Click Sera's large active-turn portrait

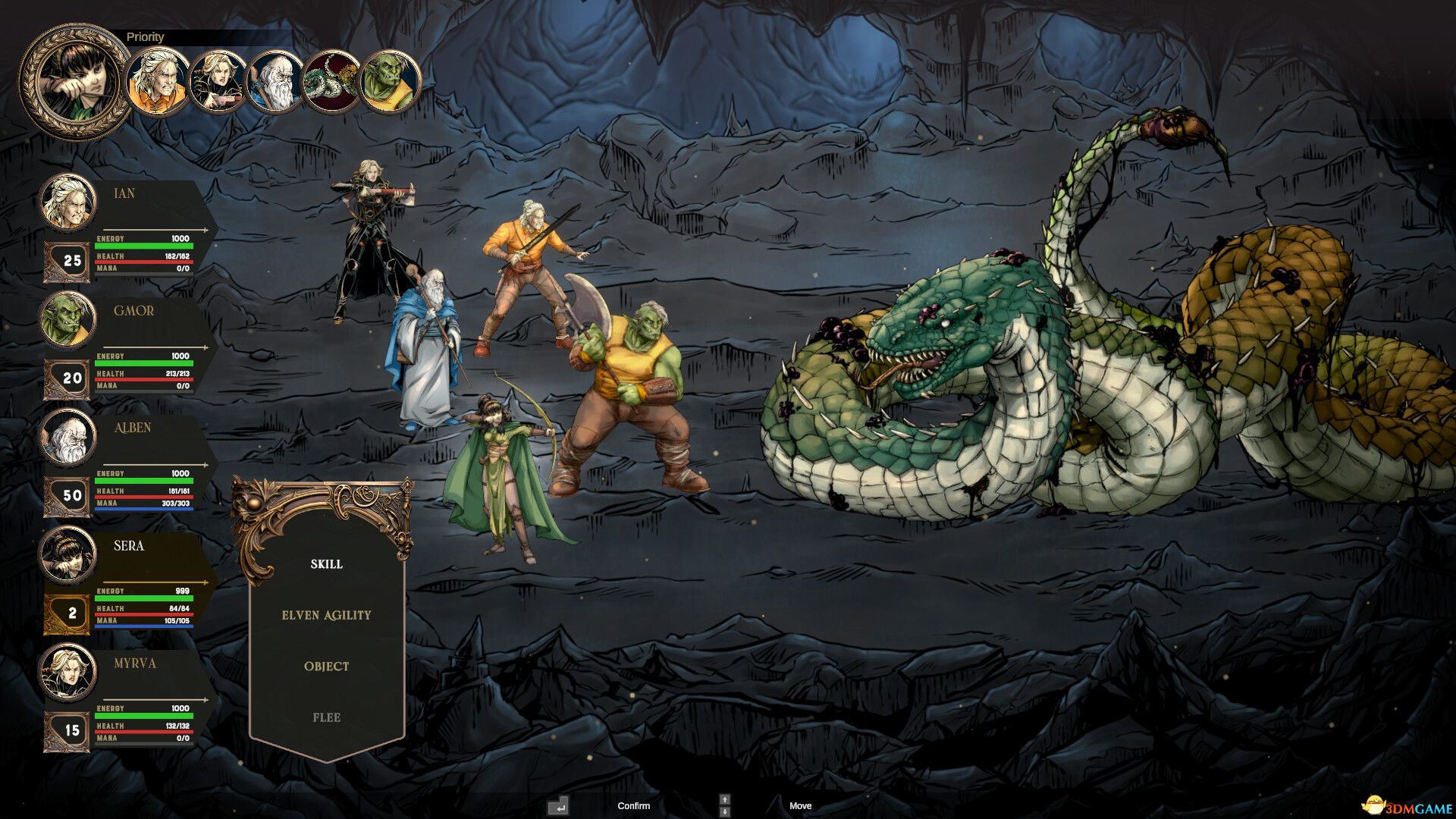[74, 82]
